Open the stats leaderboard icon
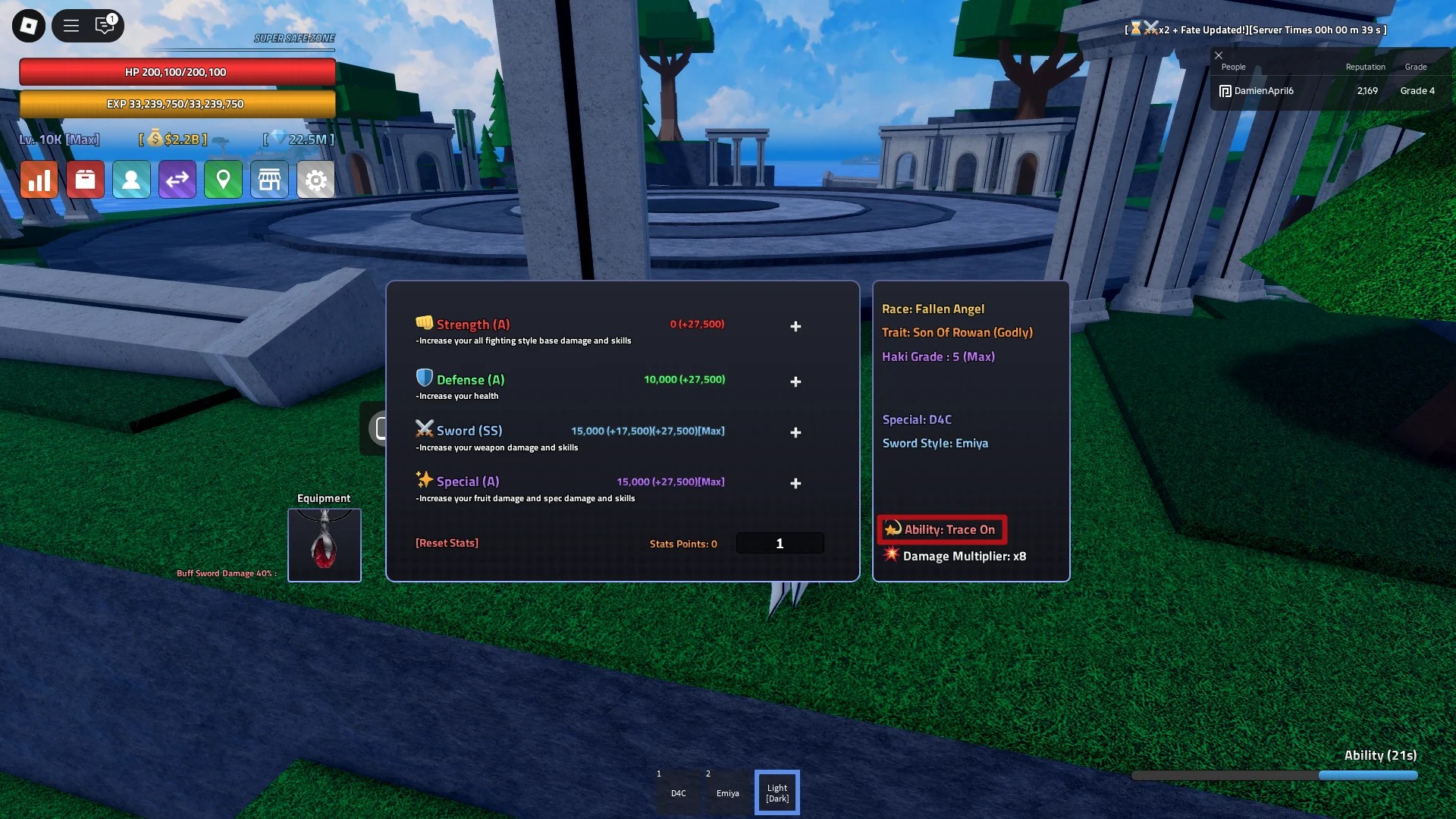Screen dimensions: 1456x819 (x=39, y=180)
